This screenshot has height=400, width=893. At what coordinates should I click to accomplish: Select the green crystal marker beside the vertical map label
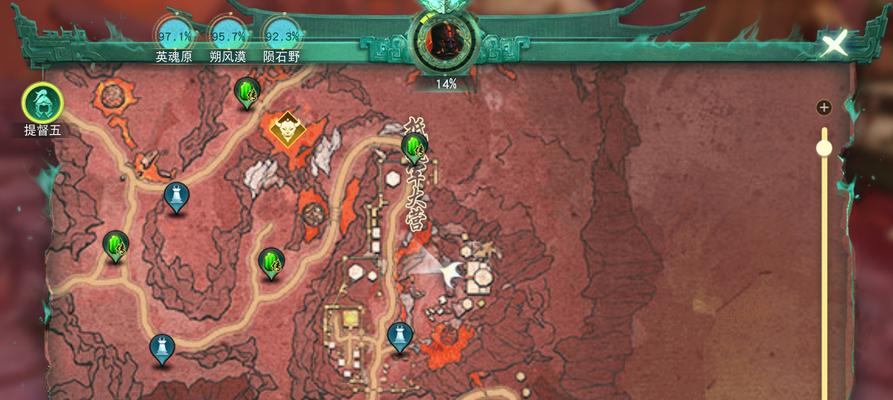[x=413, y=148]
